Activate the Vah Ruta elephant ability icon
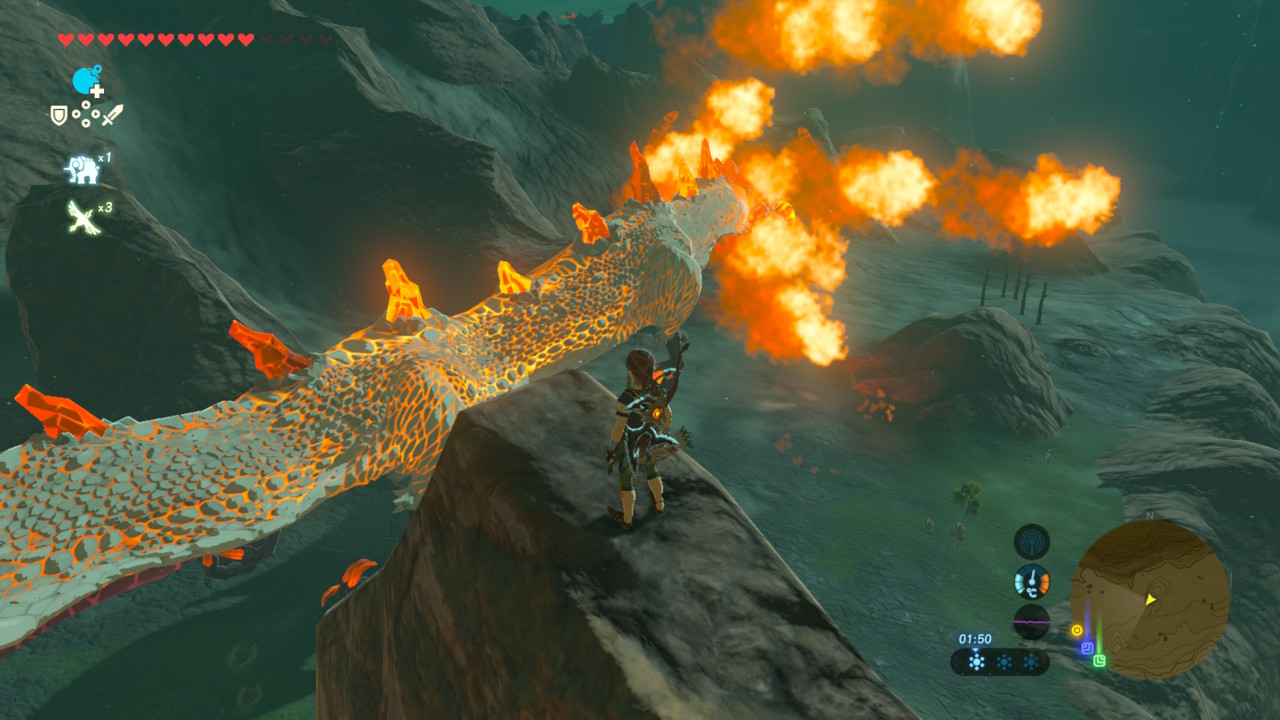Image resolution: width=1280 pixels, height=720 pixels. [x=82, y=169]
